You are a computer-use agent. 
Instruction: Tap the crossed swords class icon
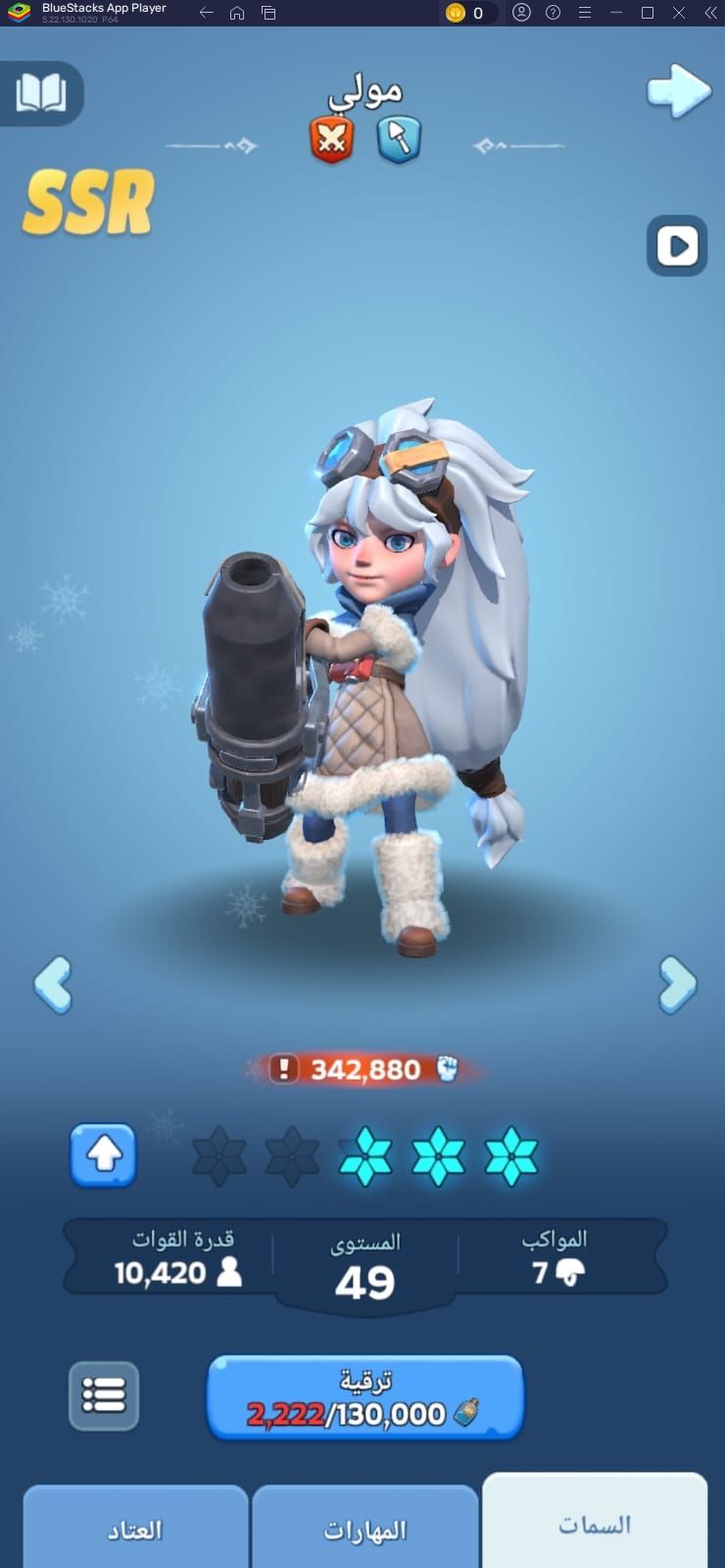click(332, 139)
